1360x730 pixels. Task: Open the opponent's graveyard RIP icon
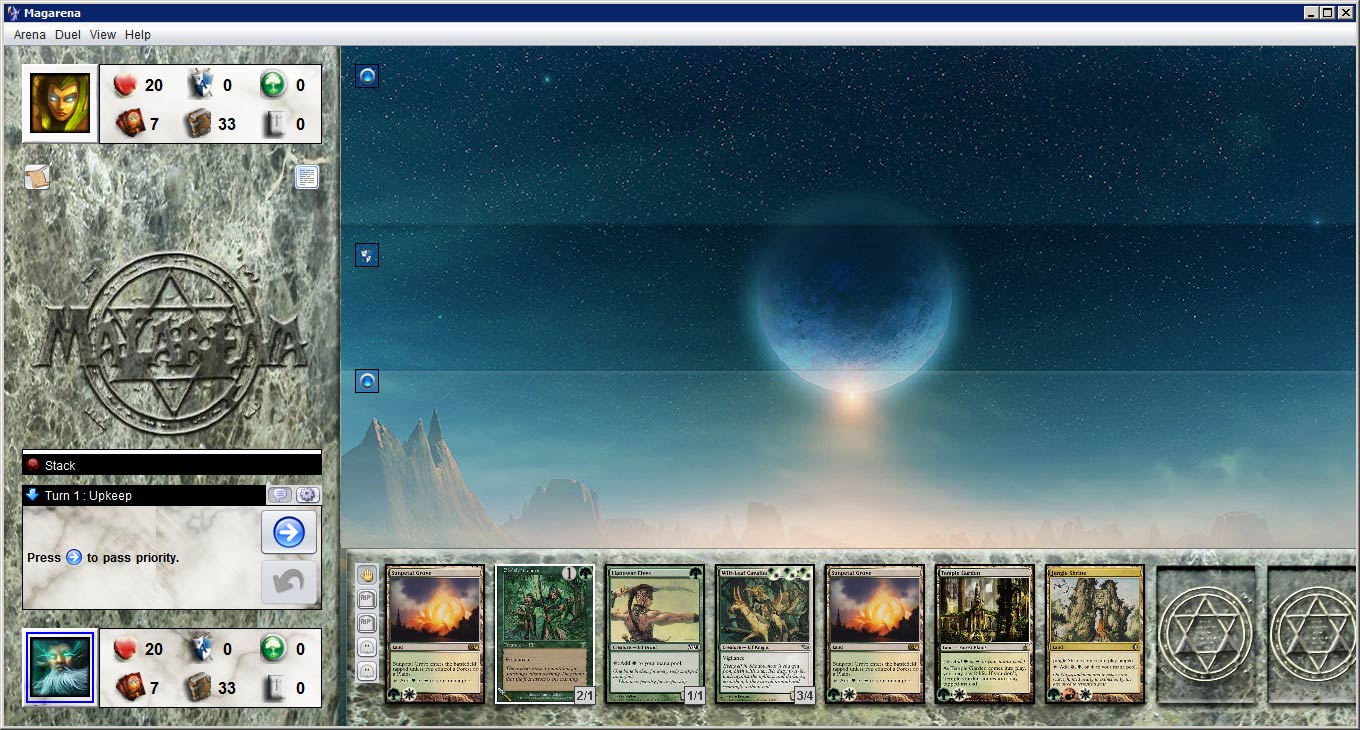(366, 599)
